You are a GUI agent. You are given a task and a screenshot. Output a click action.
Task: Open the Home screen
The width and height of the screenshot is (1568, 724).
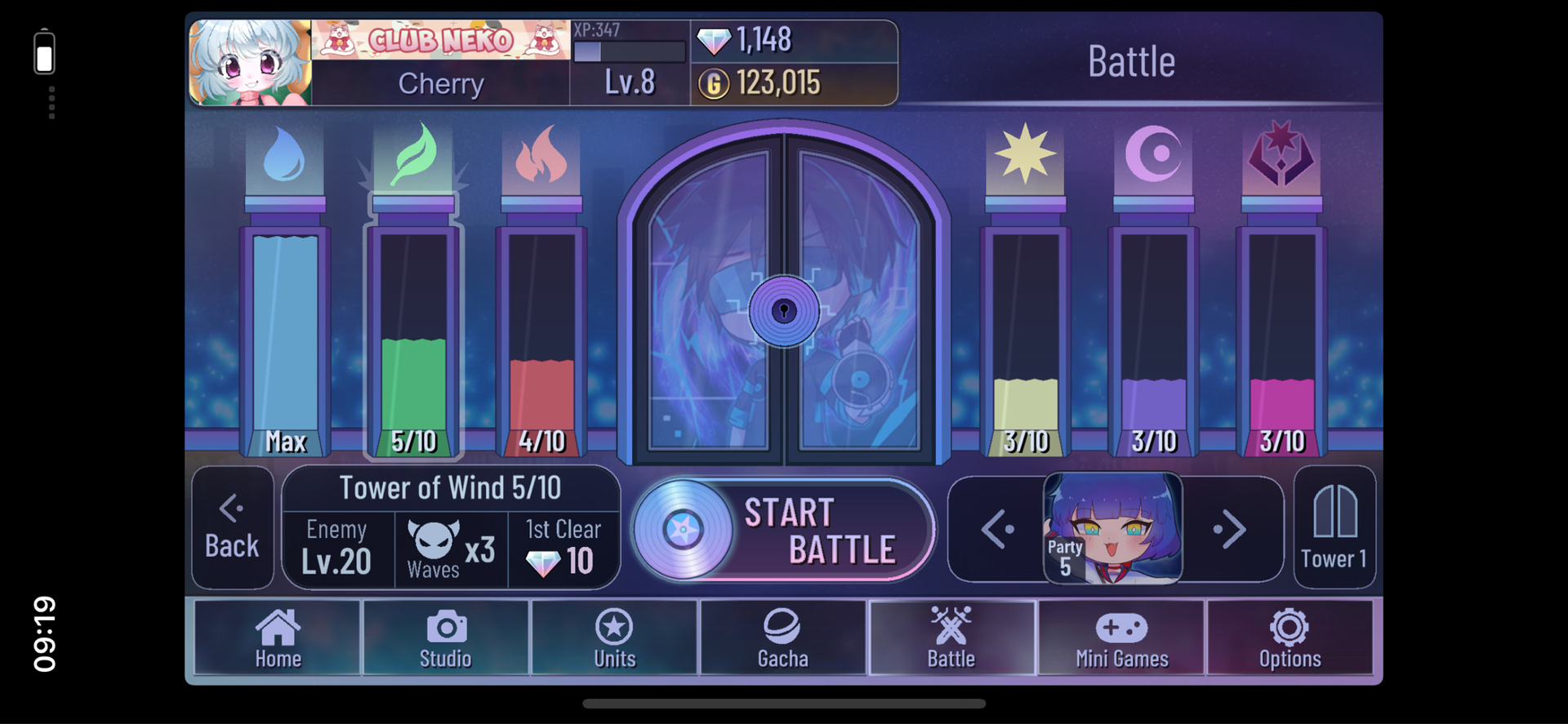[278, 638]
